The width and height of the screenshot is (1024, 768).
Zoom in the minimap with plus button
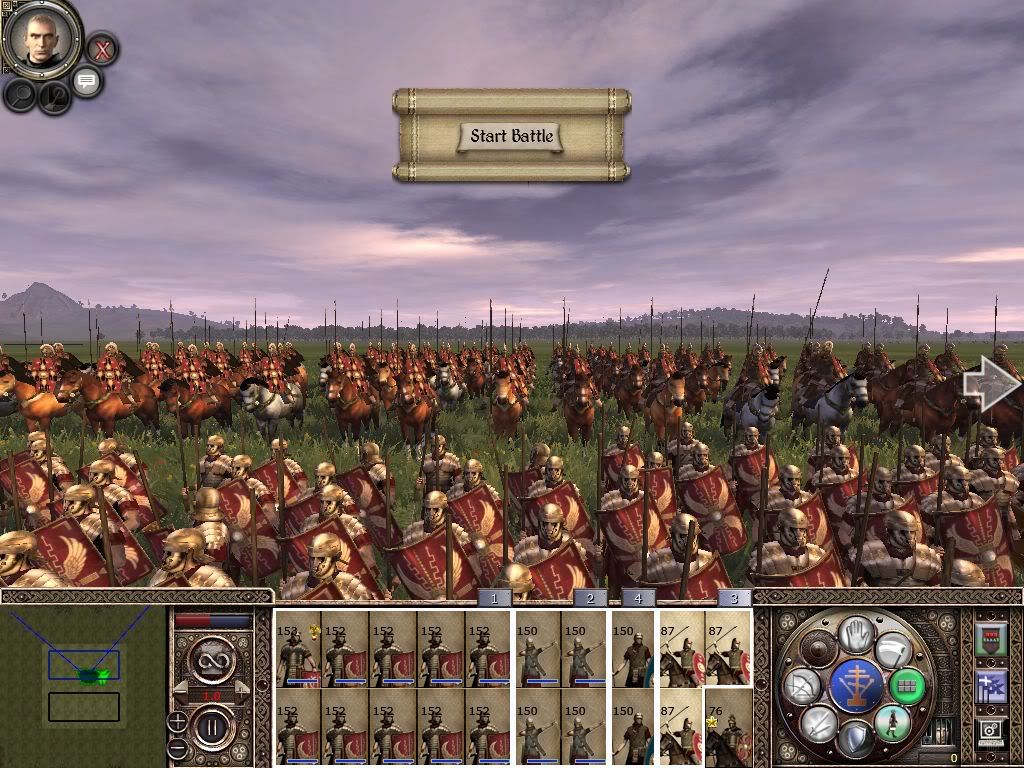177,722
